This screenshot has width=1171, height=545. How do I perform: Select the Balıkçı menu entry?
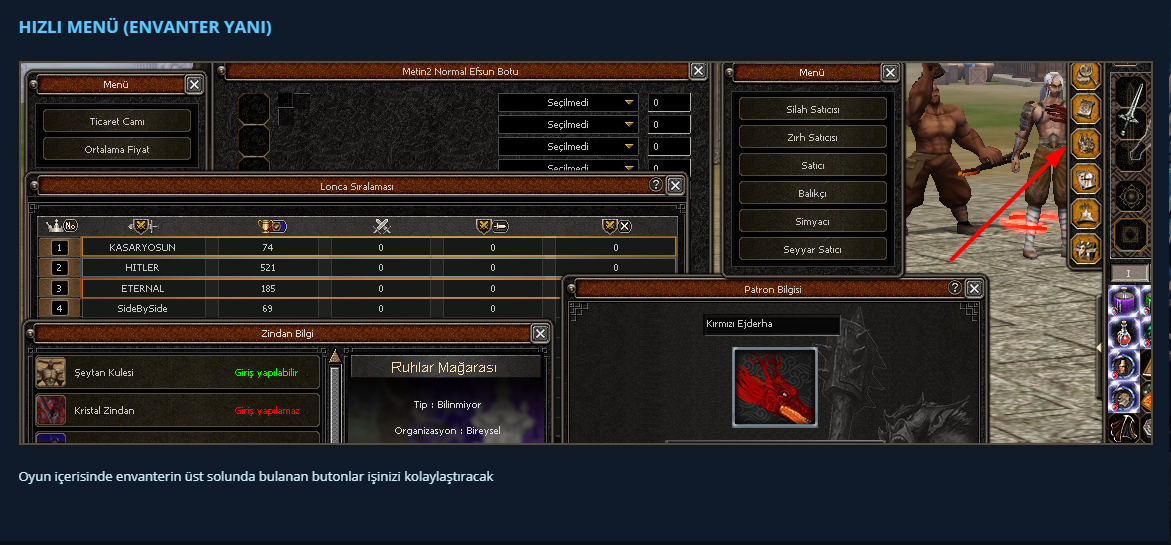(812, 193)
